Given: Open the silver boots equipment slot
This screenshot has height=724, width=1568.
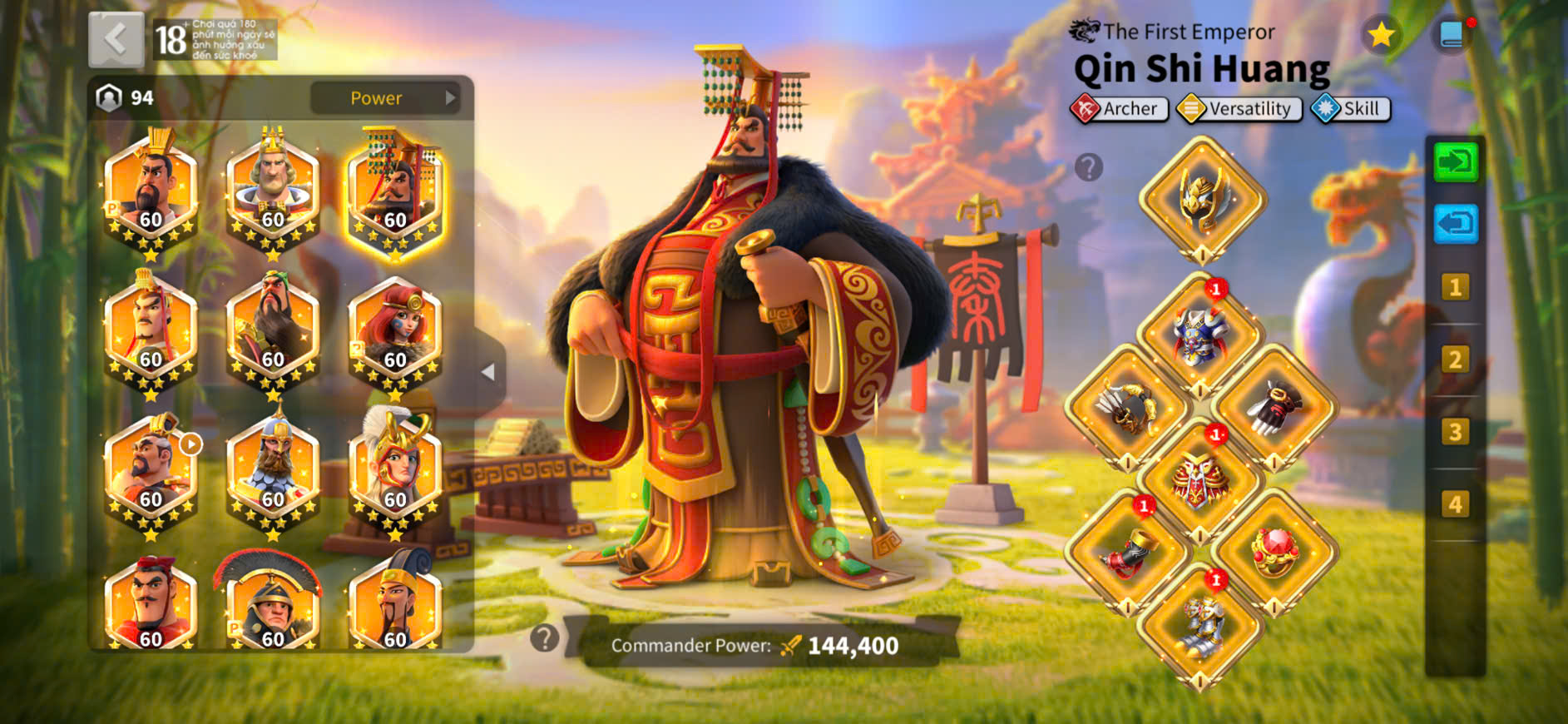Looking at the screenshot, I should [1199, 626].
